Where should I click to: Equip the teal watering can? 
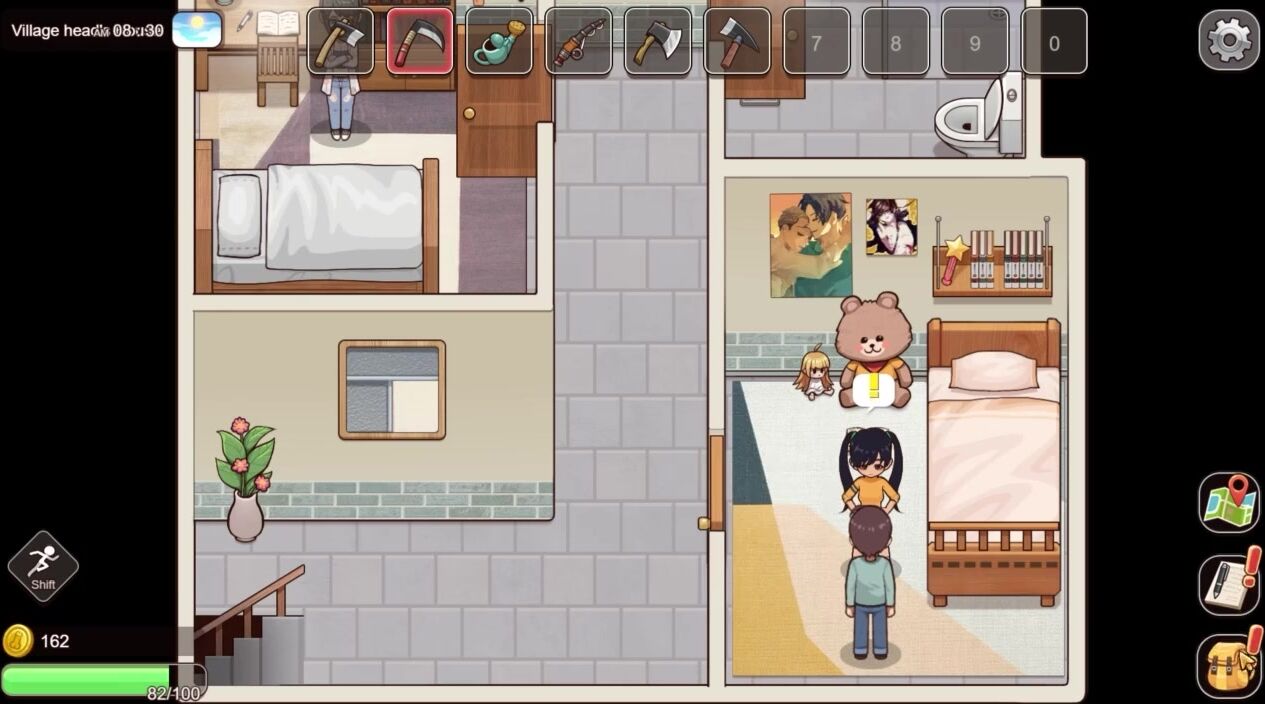pos(499,42)
